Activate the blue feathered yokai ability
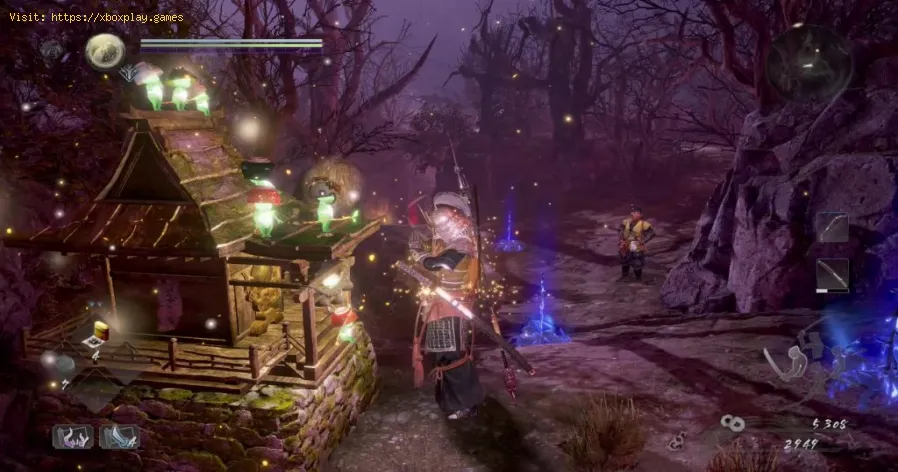This screenshot has height=472, width=898. [x=119, y=437]
